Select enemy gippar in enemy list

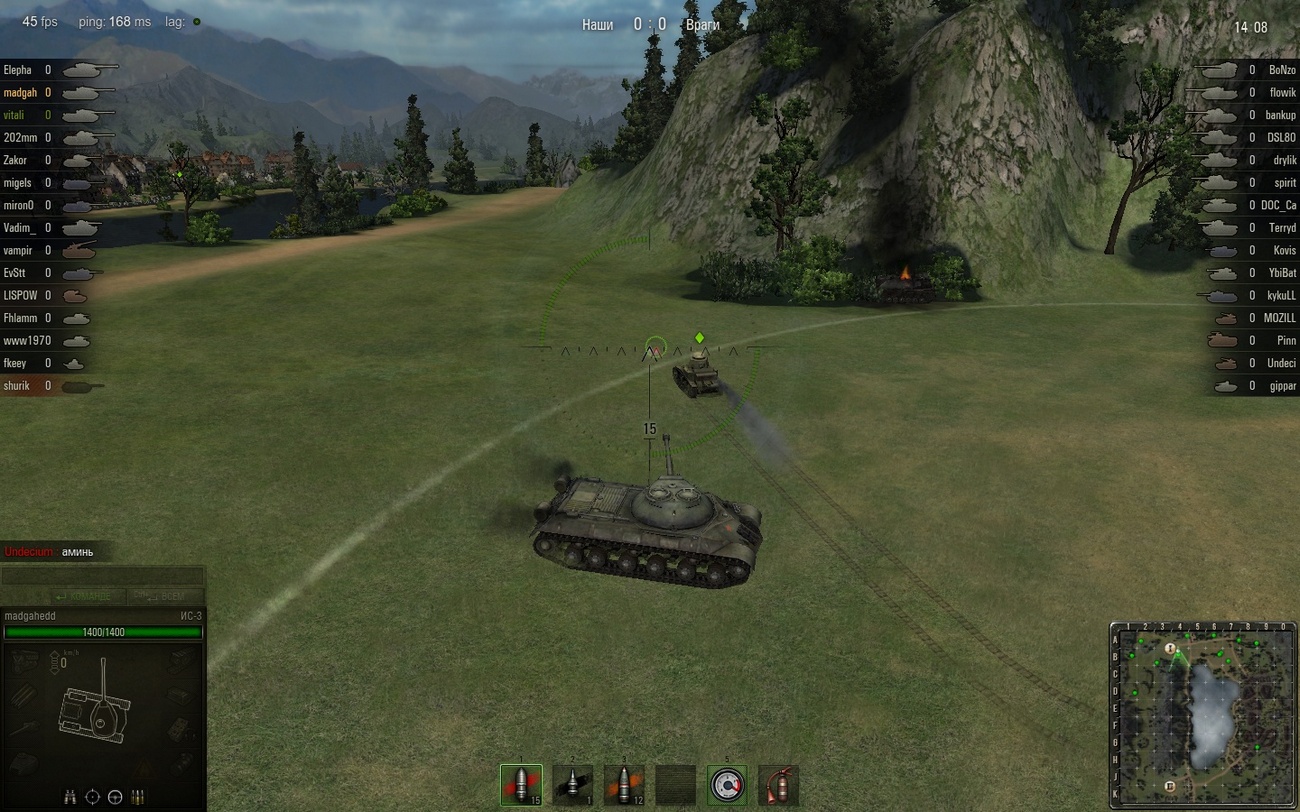[1280, 386]
